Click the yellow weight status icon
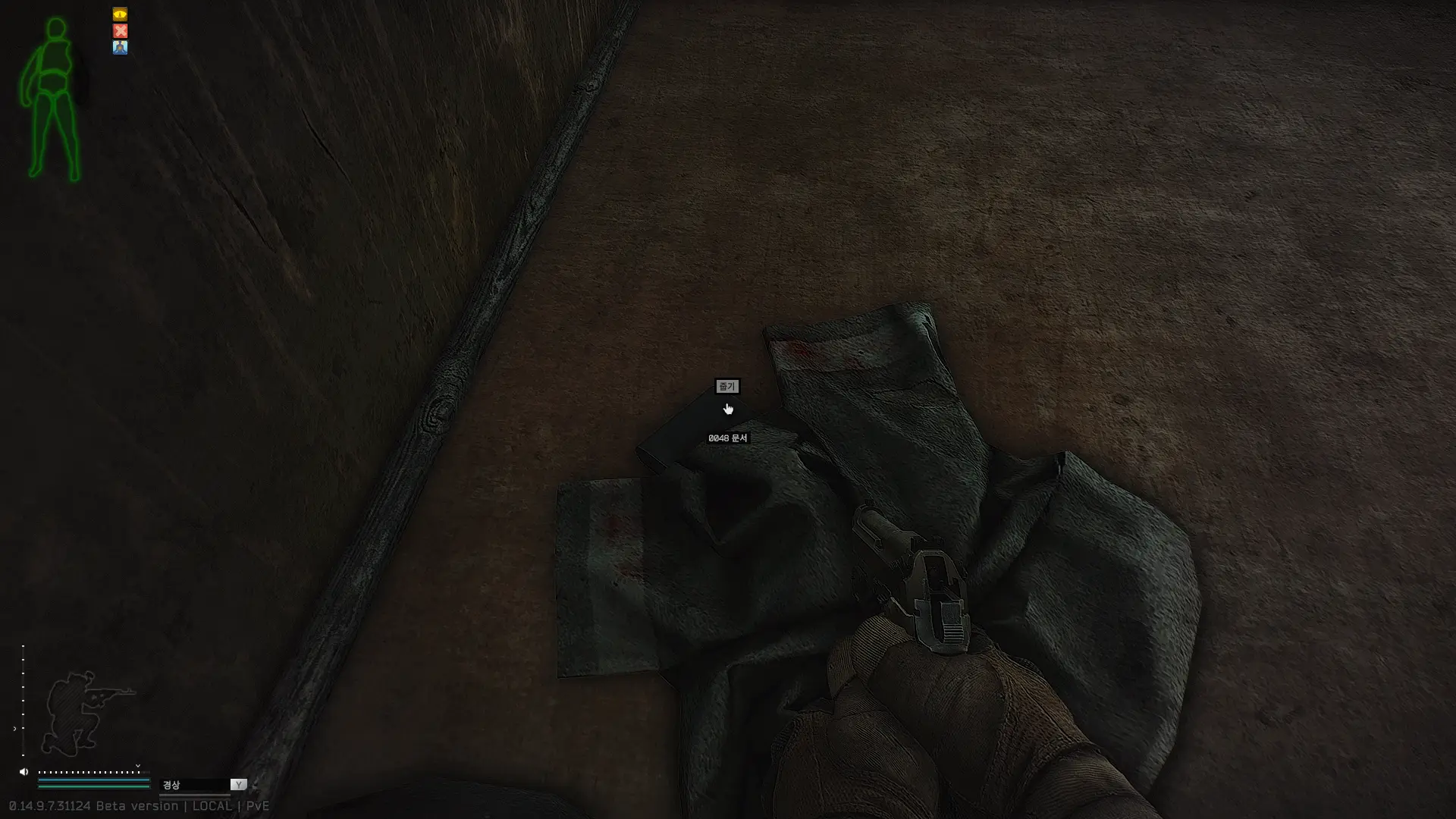Viewport: 1456px width, 819px height. pos(120,14)
